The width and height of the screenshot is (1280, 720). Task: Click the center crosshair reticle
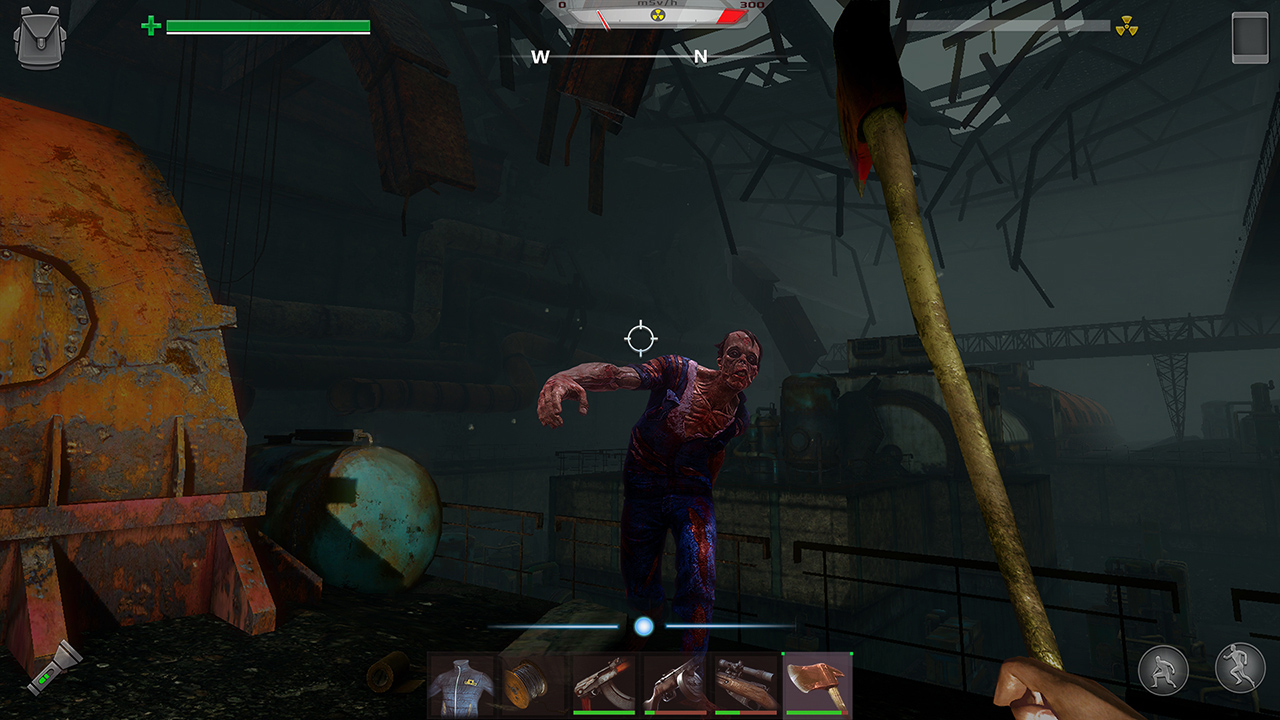pos(639,339)
